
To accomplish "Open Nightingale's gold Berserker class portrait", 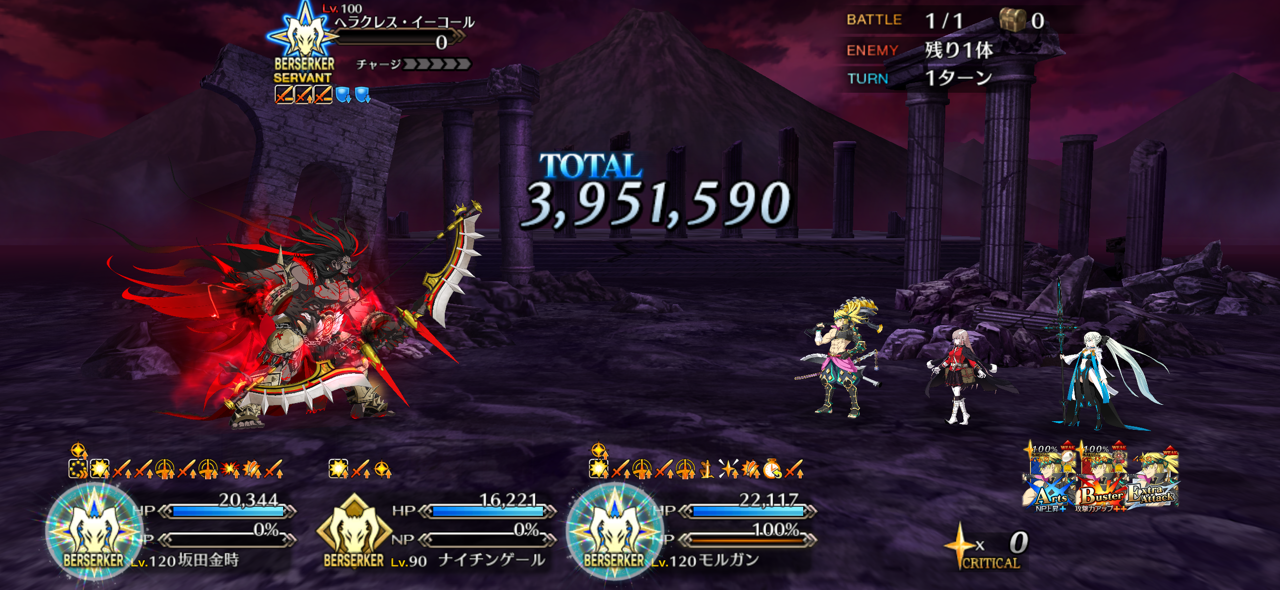I will click(x=353, y=530).
